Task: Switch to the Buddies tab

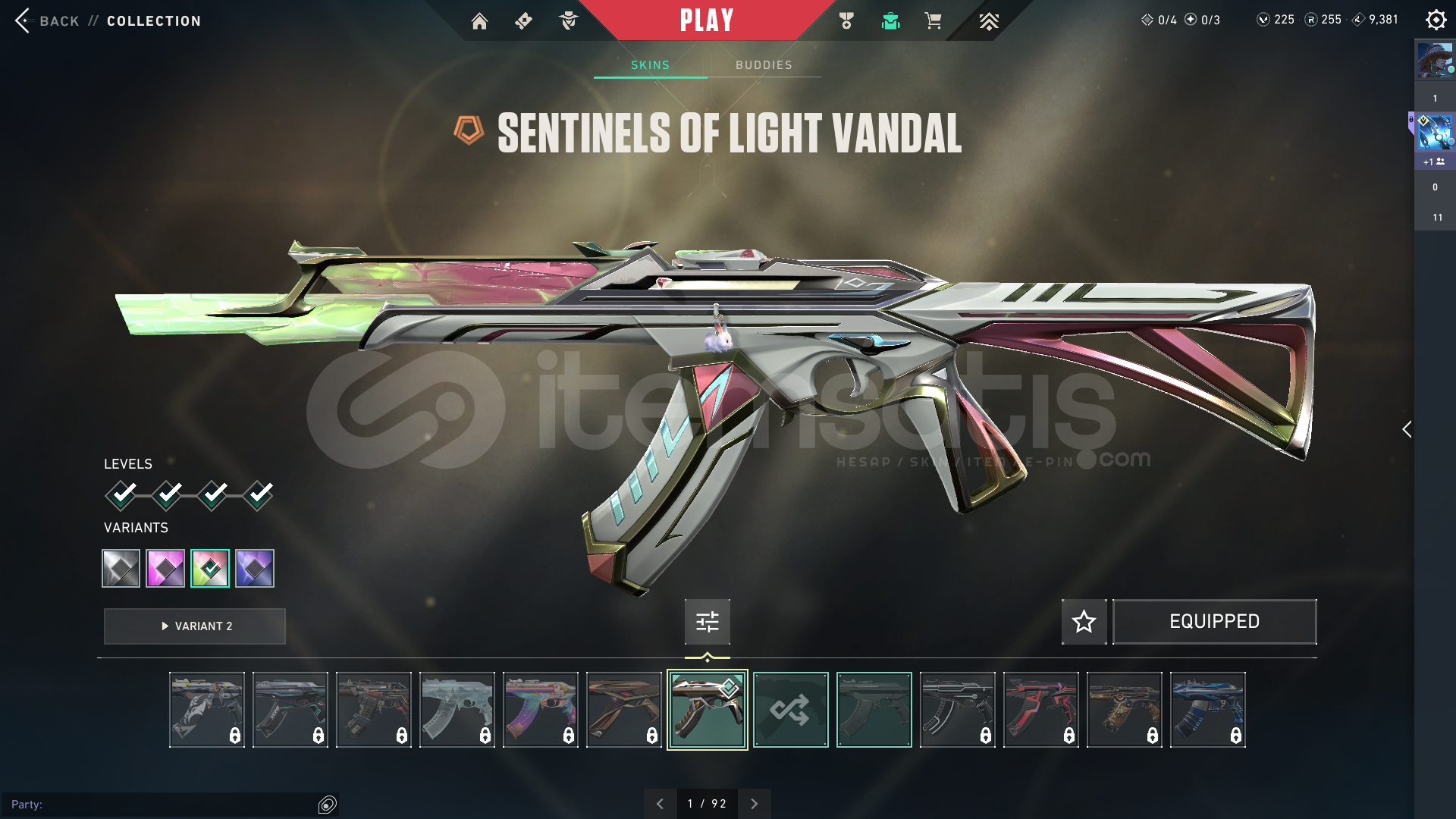Action: [x=764, y=65]
